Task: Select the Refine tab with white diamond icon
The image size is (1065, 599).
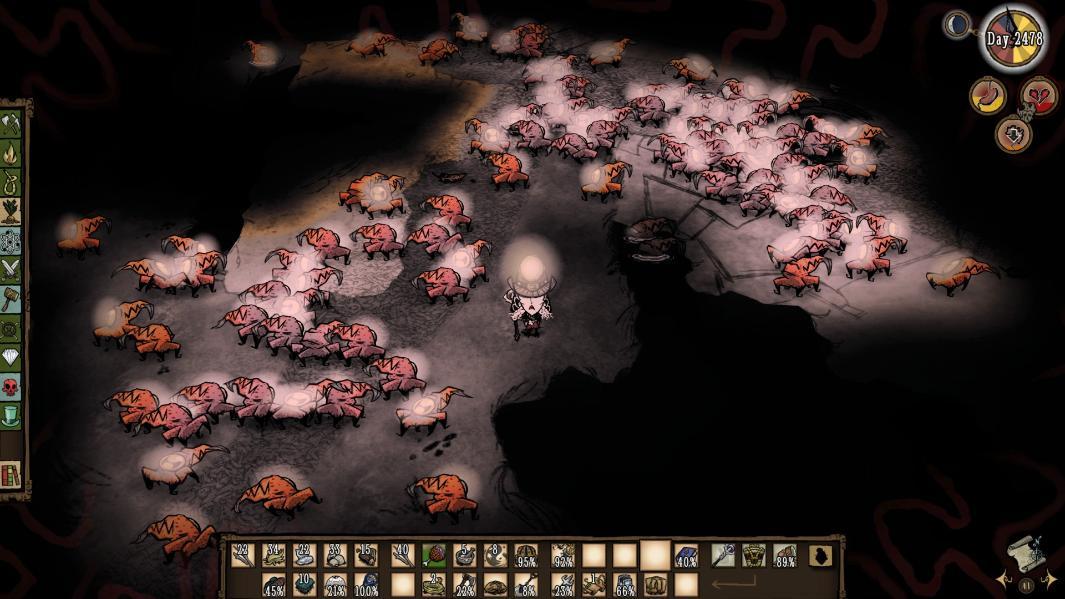Action: coord(11,356)
